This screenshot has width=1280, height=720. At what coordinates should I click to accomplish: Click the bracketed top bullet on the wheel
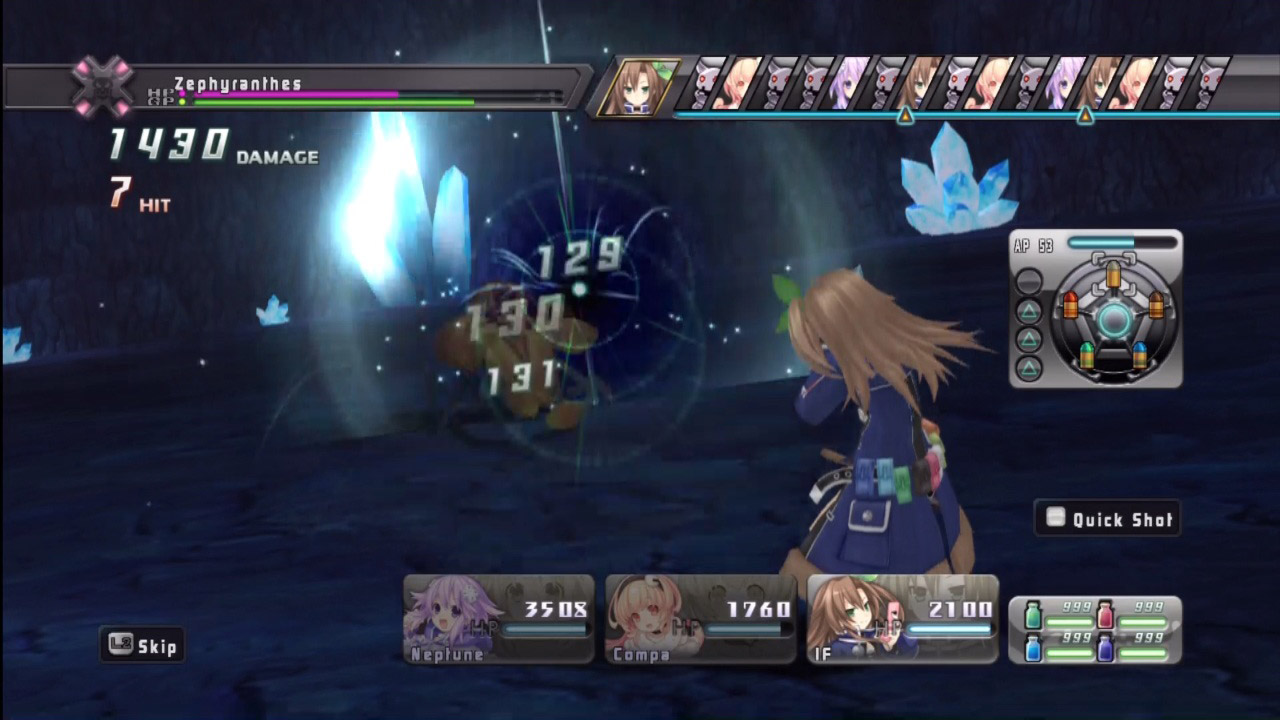coord(1113,272)
